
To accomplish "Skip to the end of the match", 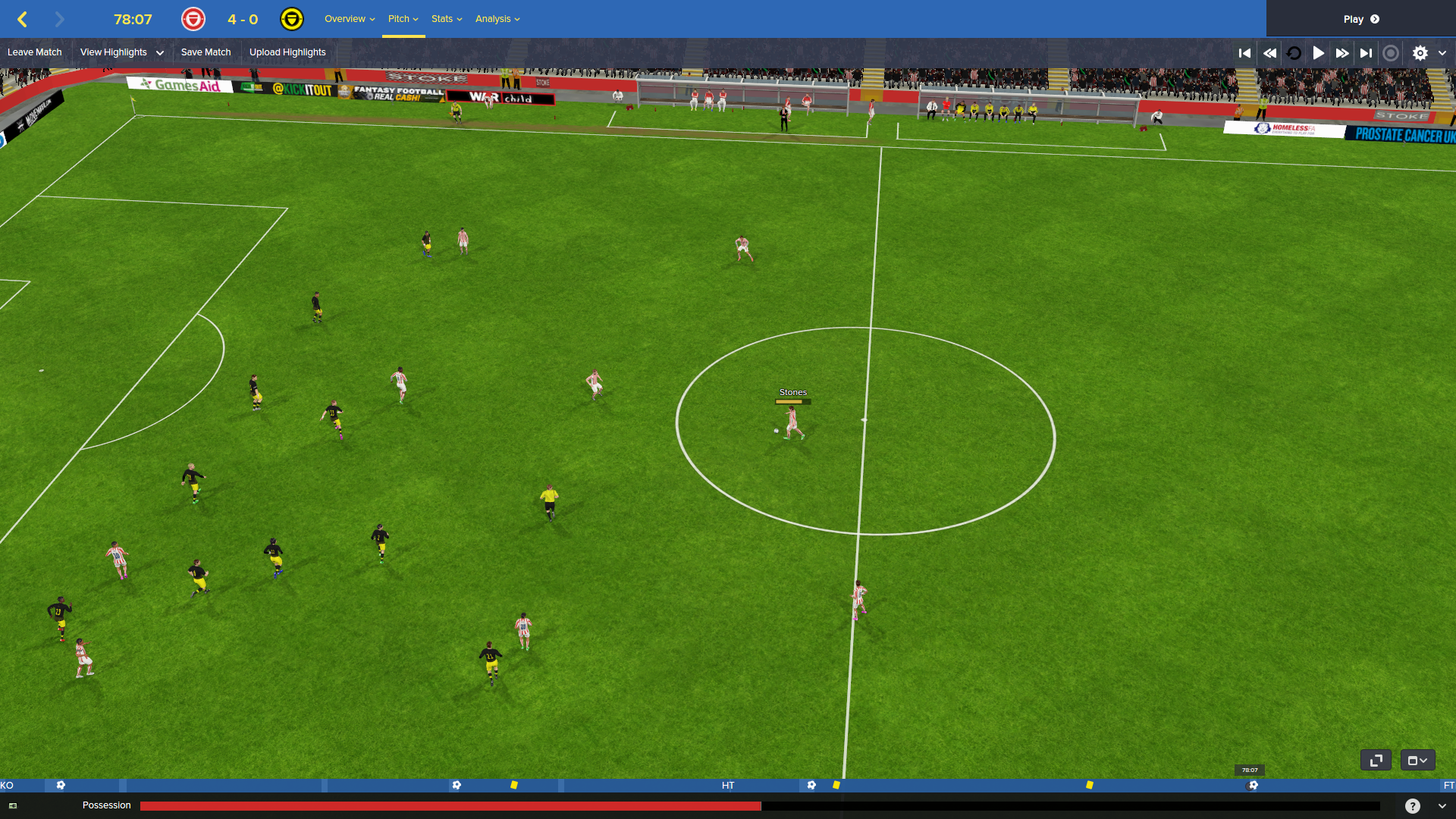I will point(1367,53).
